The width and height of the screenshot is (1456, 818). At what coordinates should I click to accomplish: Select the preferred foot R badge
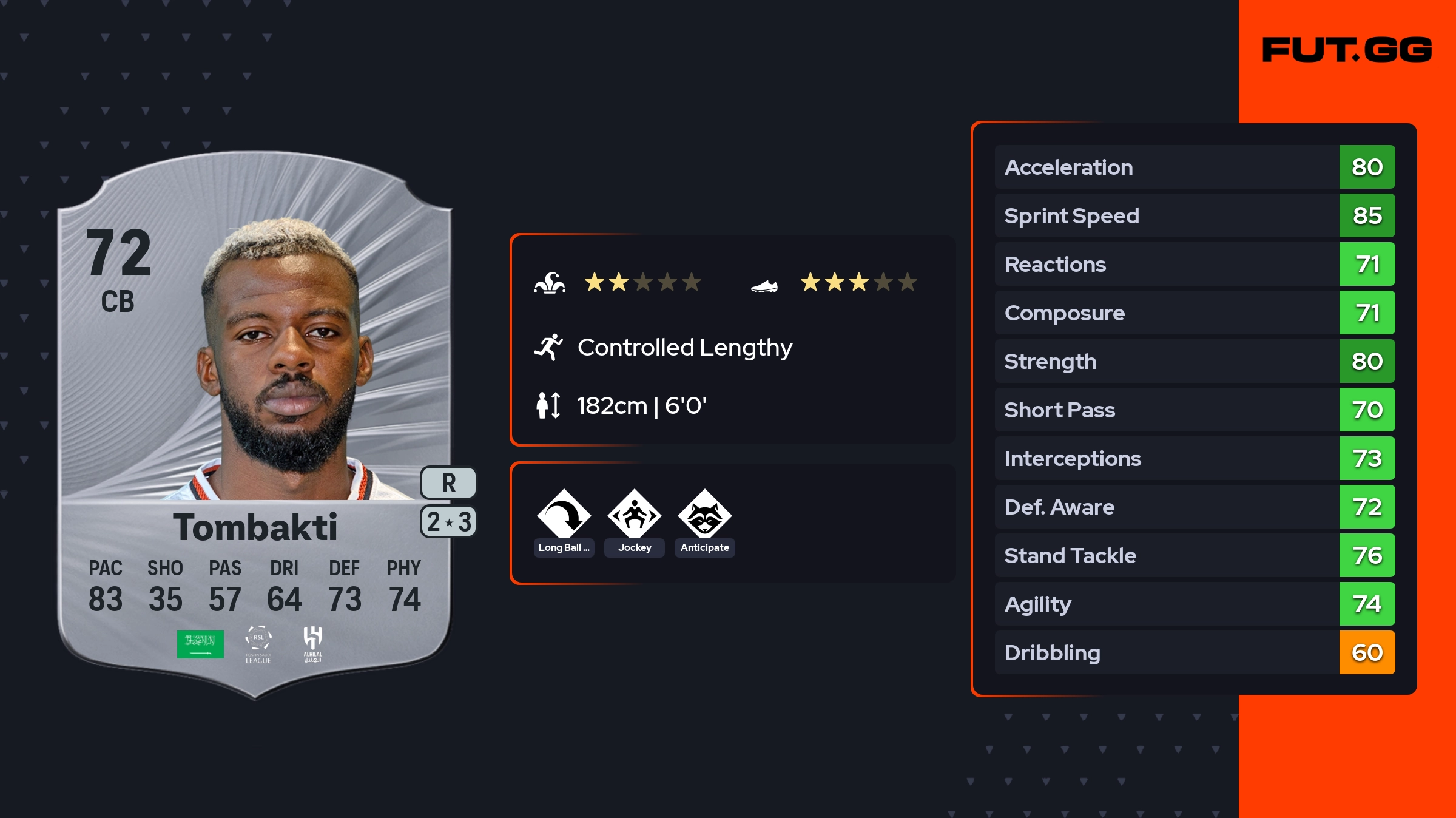click(448, 483)
